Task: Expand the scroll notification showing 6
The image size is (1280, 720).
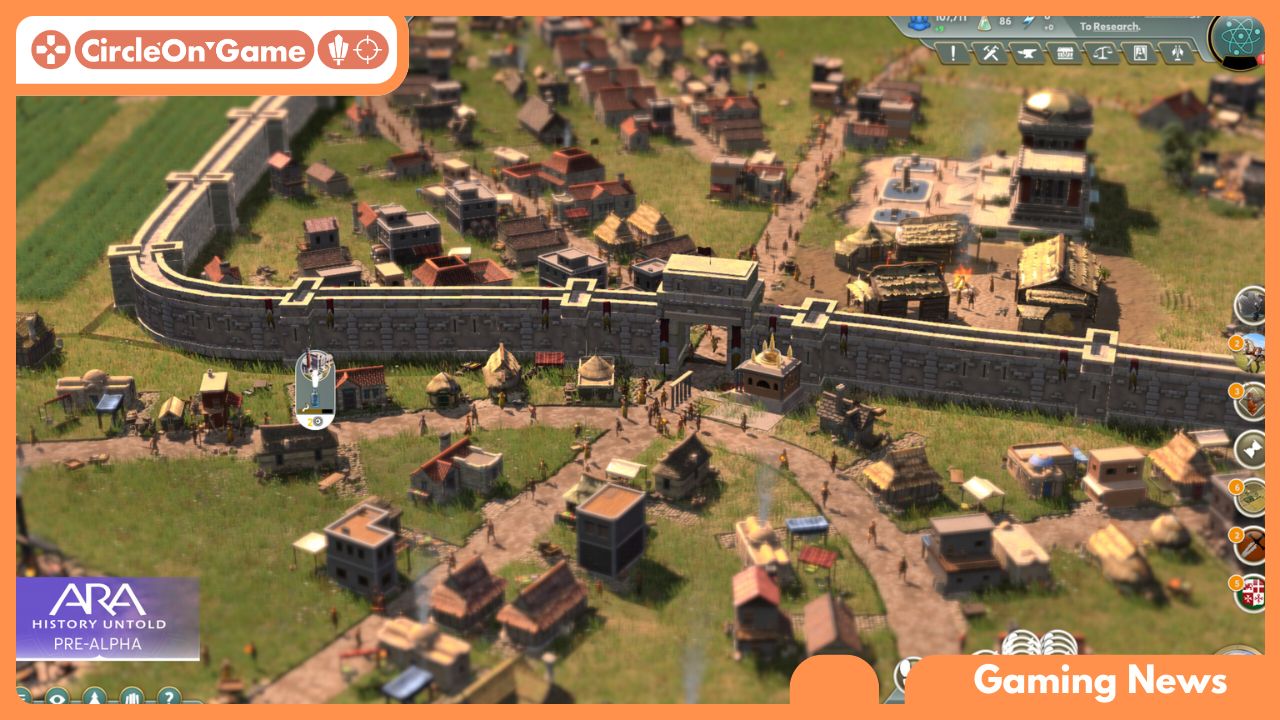Action: [1250, 498]
